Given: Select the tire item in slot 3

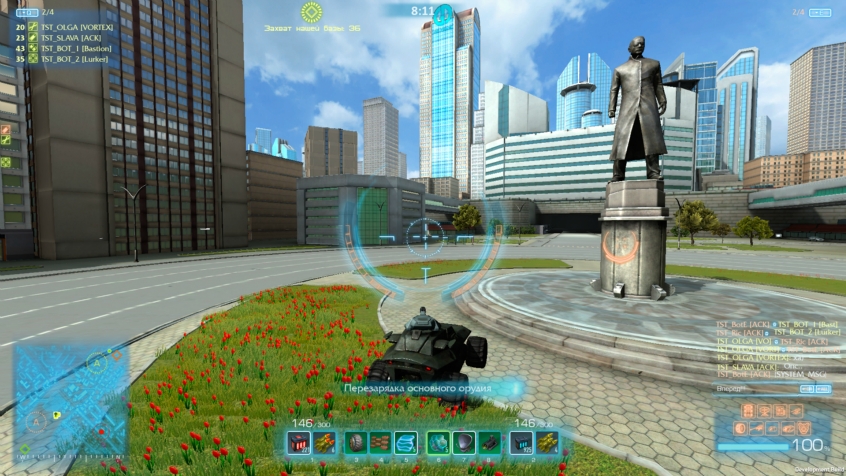Looking at the screenshot, I should click(355, 443).
